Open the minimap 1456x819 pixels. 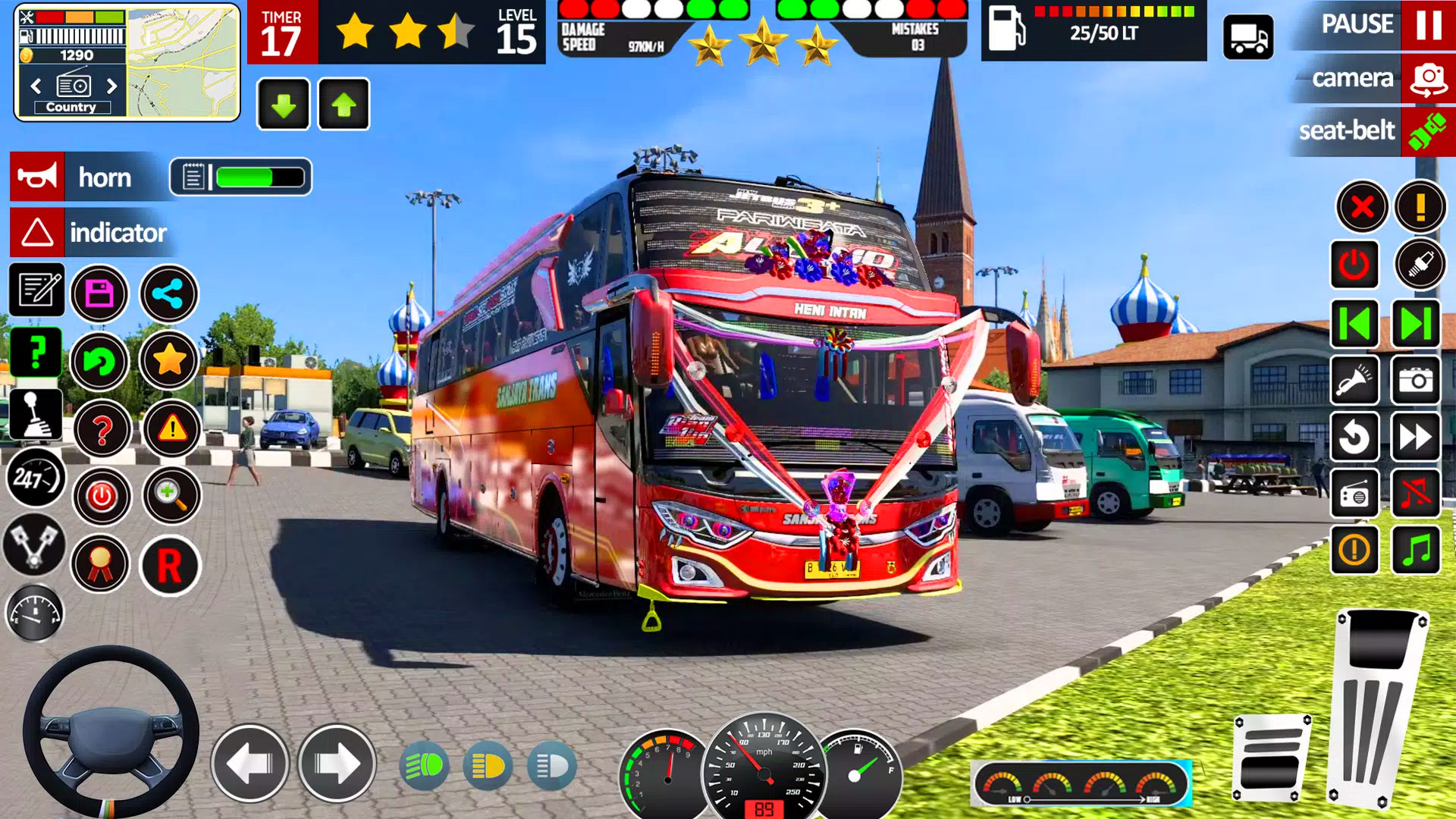182,62
